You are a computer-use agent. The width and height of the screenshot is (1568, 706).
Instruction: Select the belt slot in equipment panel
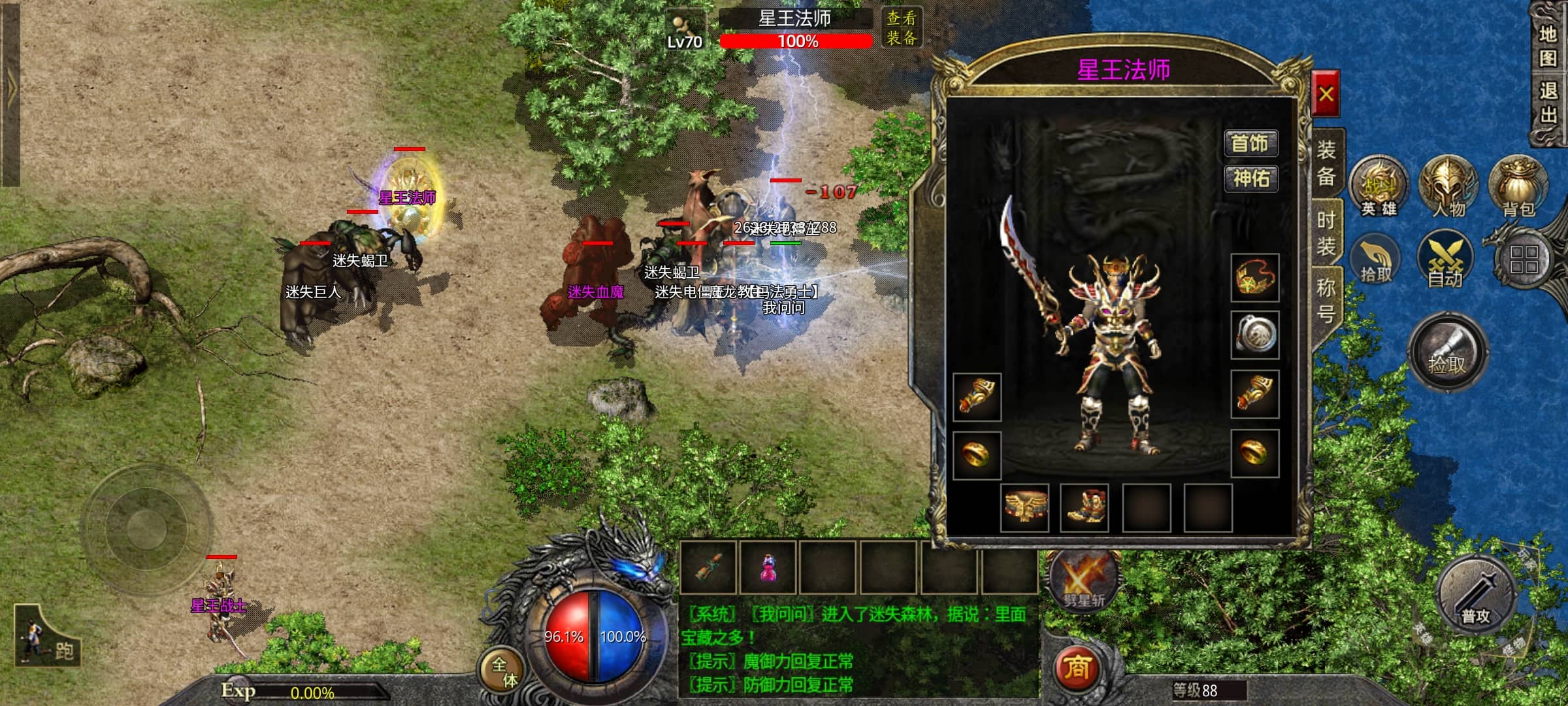point(1024,507)
